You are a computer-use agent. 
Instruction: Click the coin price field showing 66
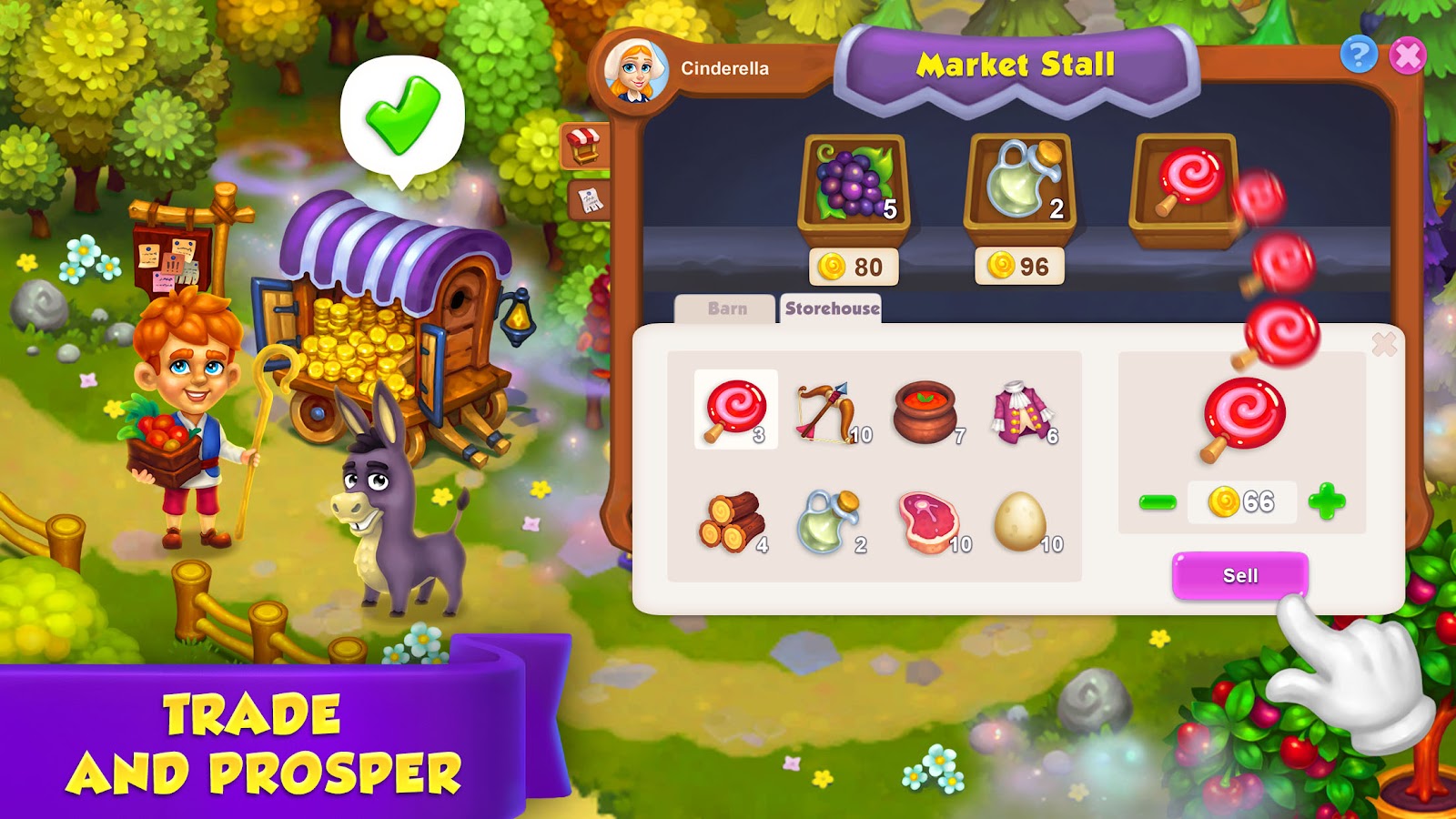1242,499
